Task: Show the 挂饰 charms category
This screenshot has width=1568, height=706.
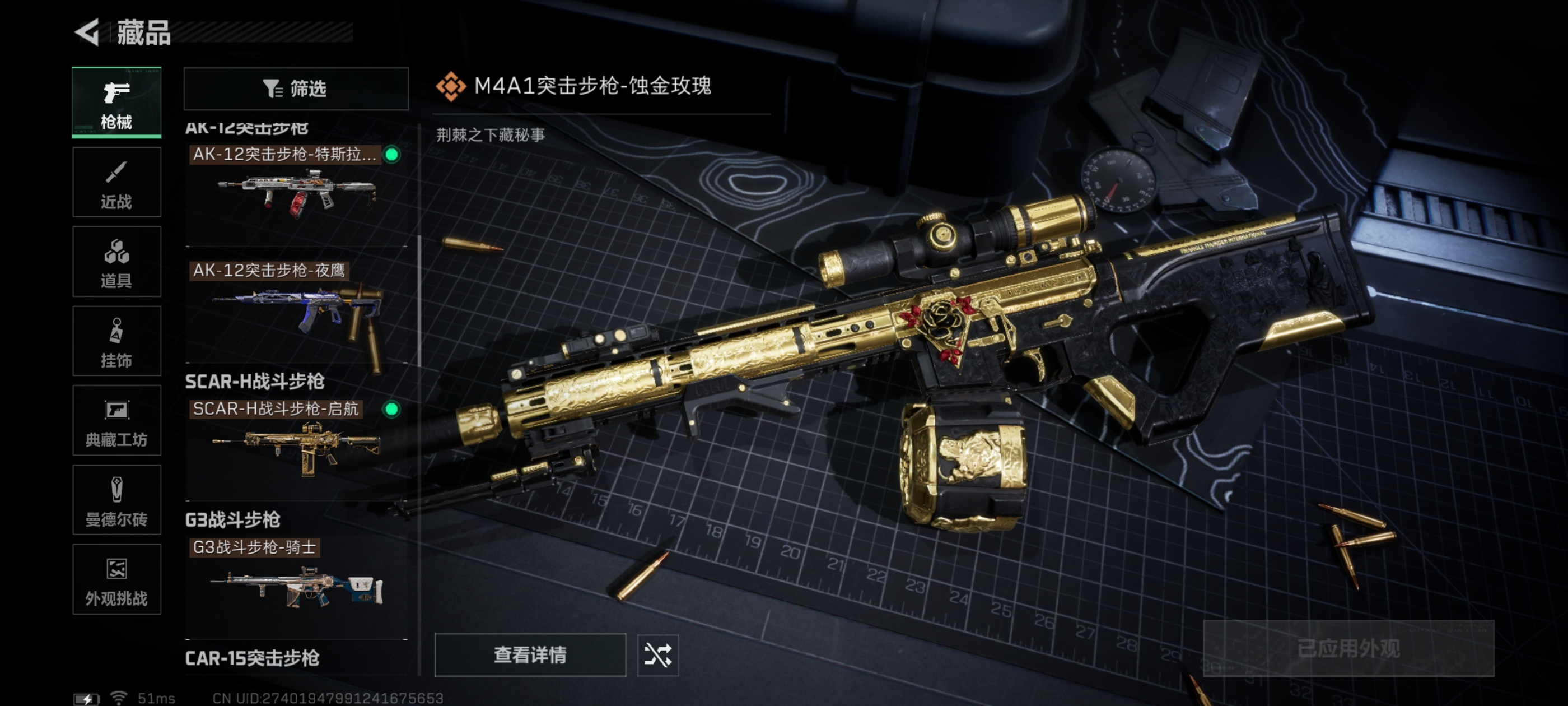Action: click(x=116, y=341)
